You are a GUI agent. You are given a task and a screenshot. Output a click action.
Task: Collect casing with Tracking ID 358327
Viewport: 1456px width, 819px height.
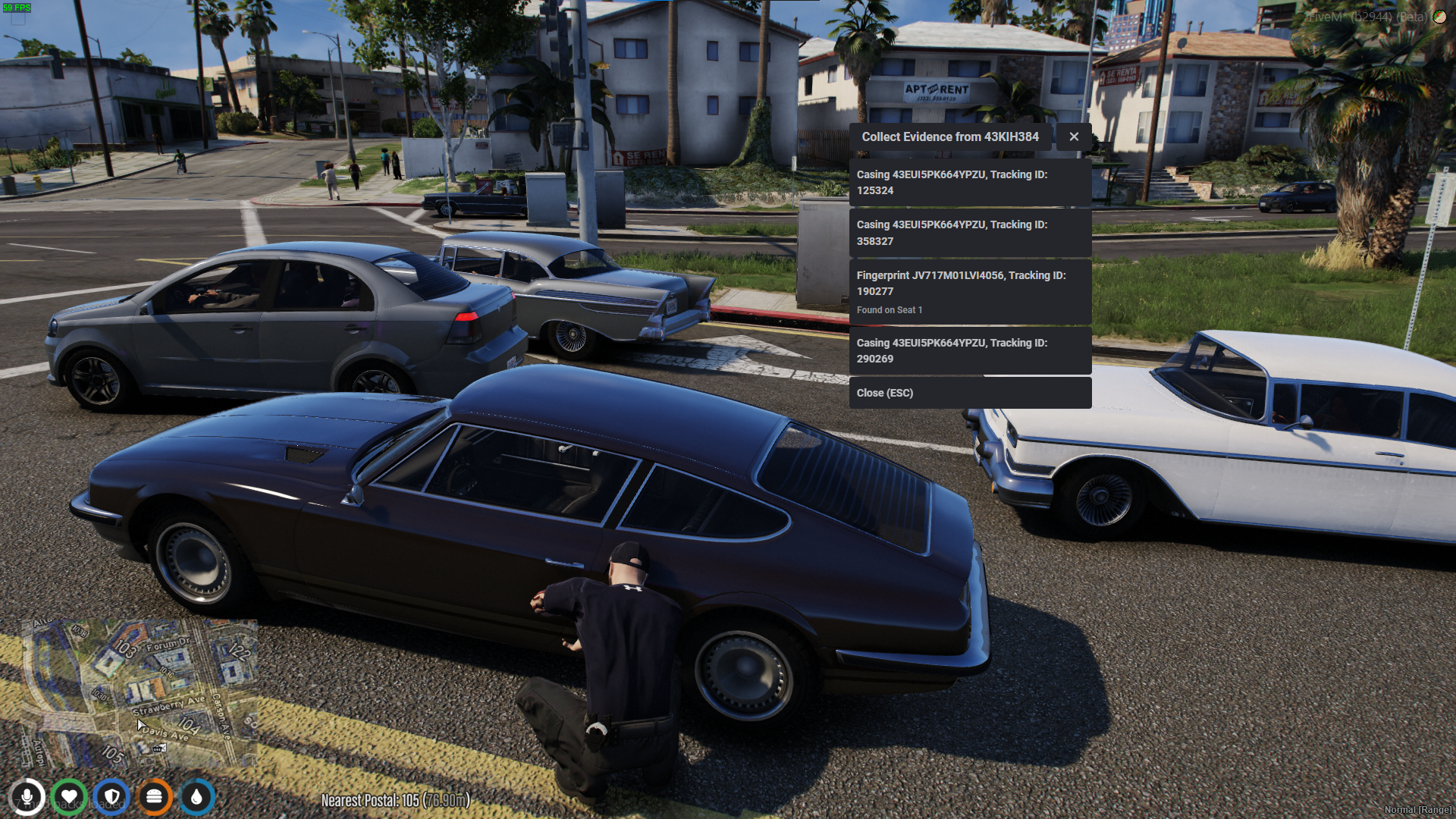(x=969, y=233)
